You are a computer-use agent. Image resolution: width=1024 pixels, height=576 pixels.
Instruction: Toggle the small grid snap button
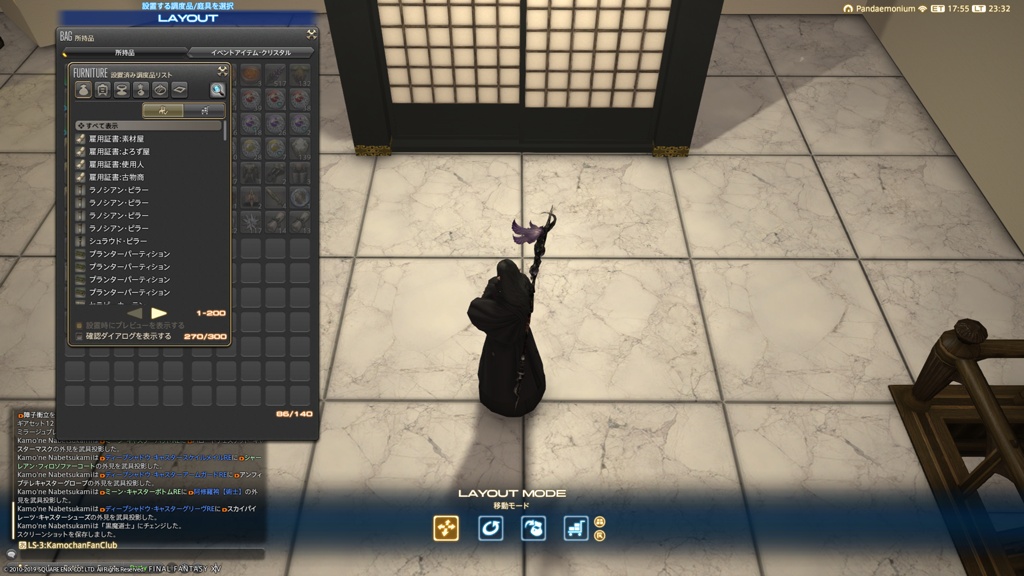(599, 521)
